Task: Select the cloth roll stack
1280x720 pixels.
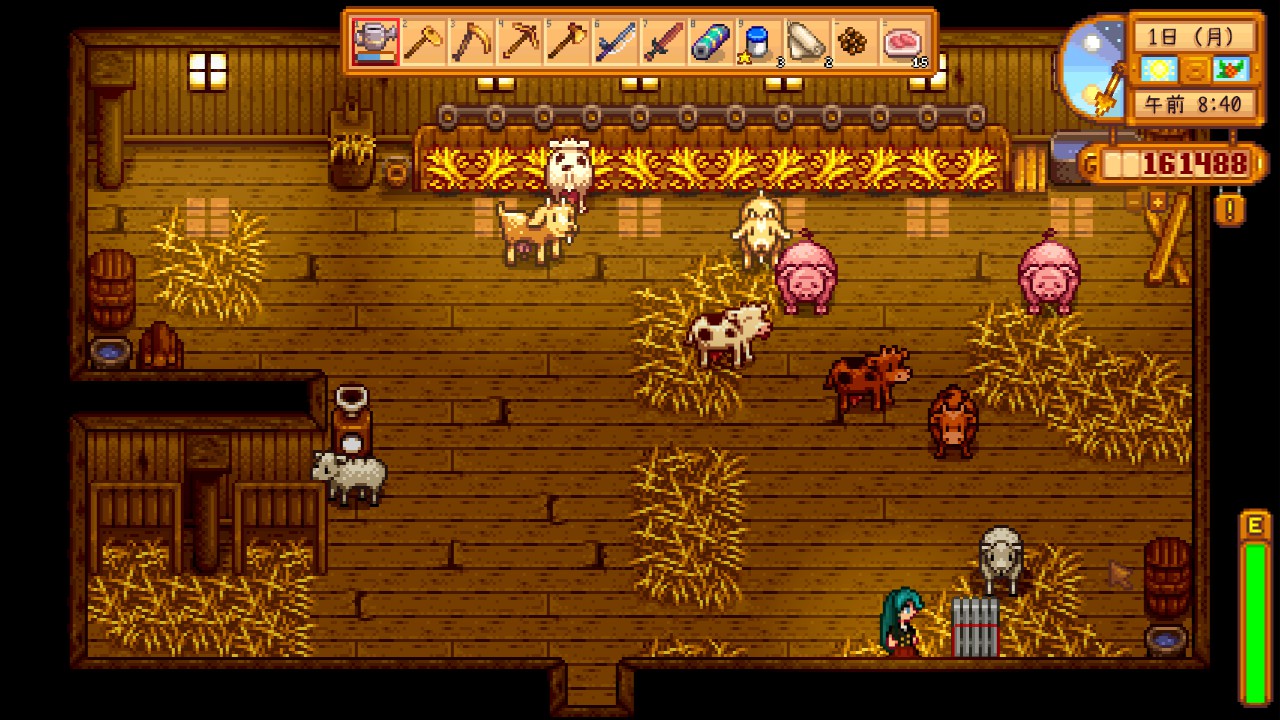Action: click(808, 42)
